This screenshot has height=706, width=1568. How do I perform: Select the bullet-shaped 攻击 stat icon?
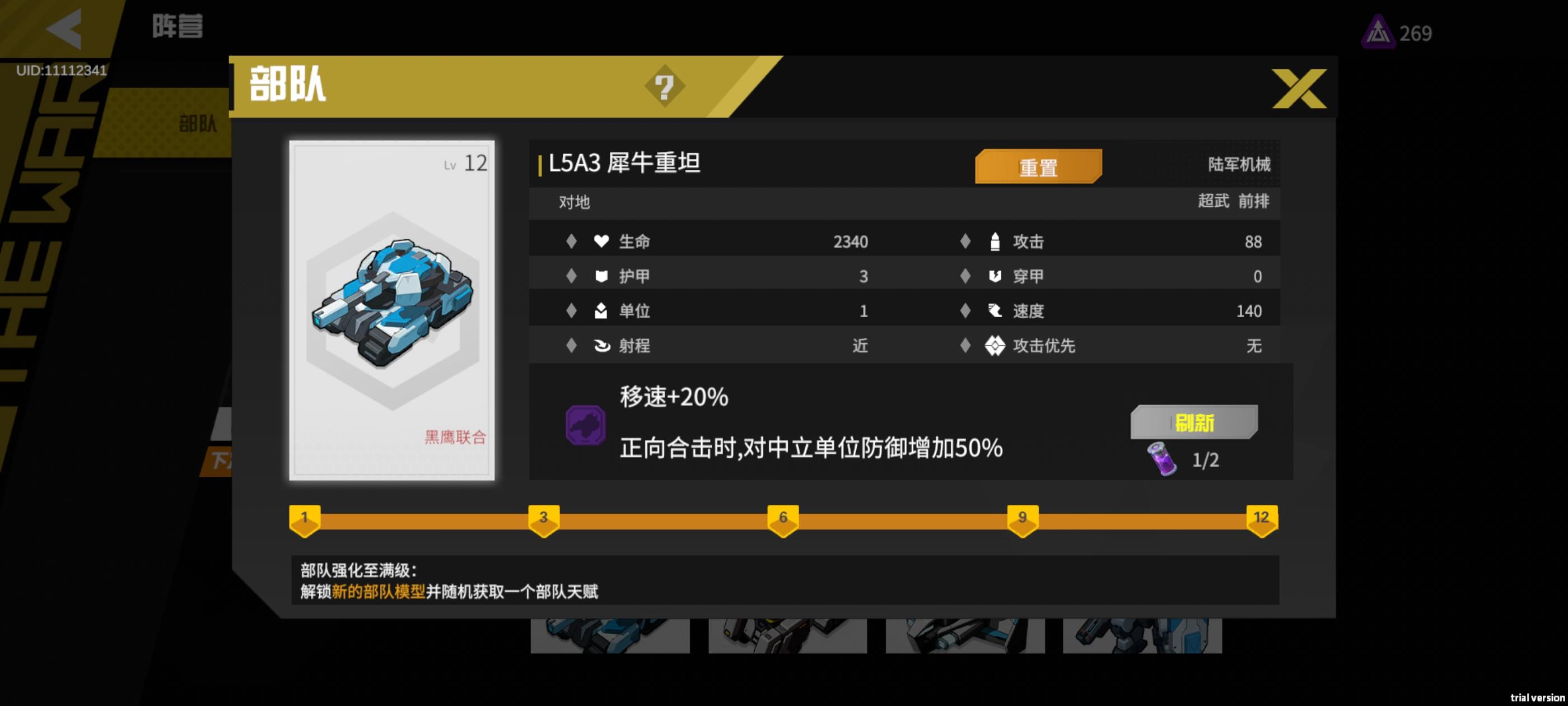tap(996, 241)
